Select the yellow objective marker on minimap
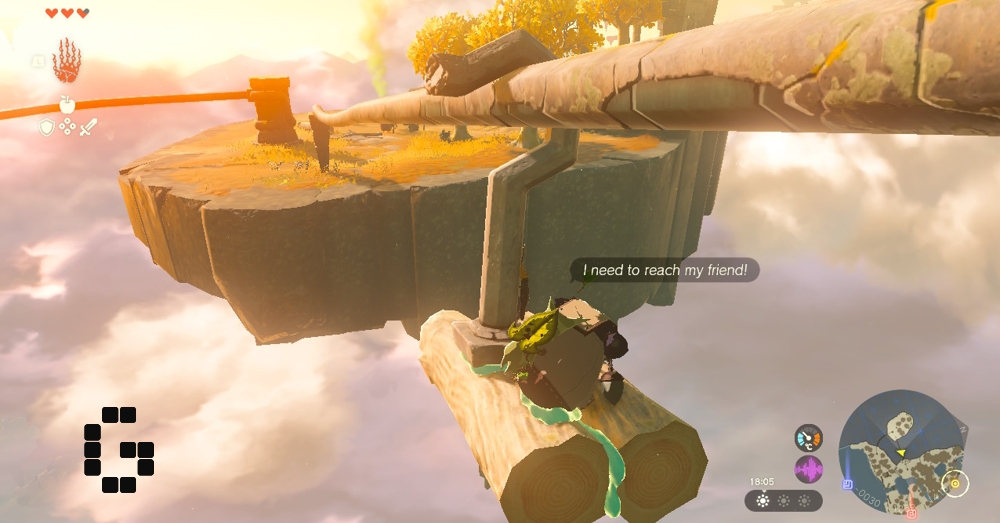 pos(954,484)
